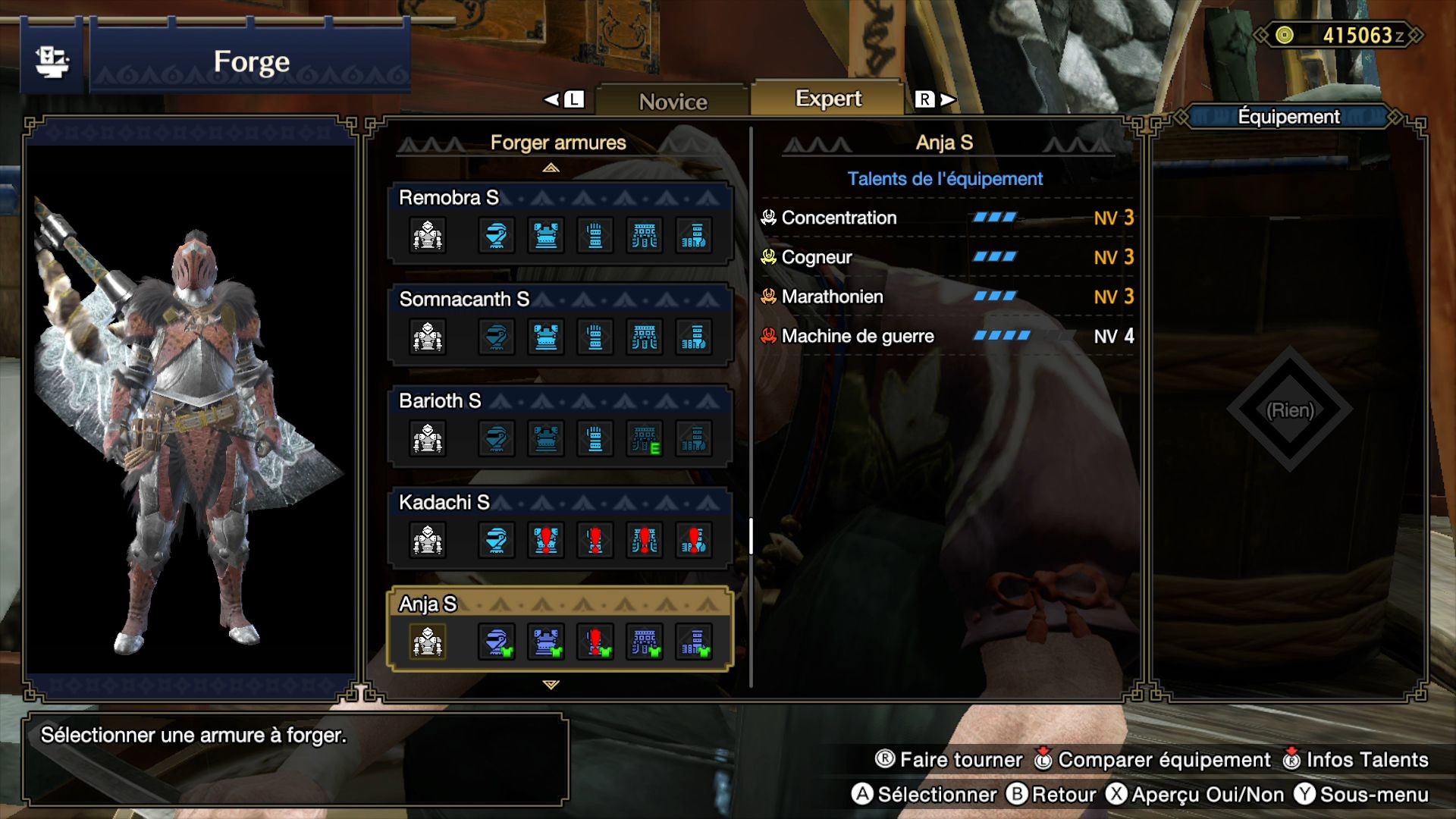Select the Expert tab

828,99
